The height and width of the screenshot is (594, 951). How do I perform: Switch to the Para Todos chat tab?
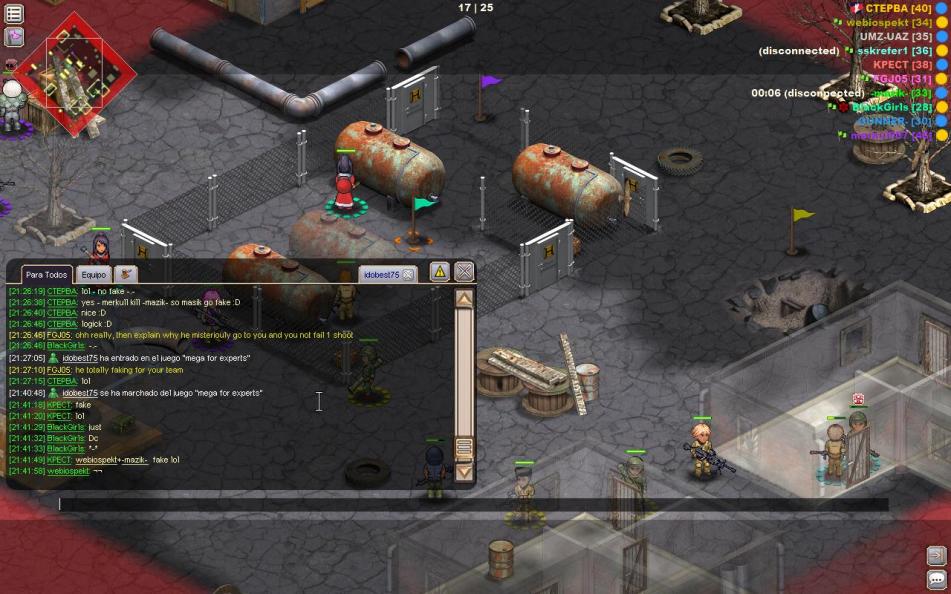pyautogui.click(x=47, y=274)
